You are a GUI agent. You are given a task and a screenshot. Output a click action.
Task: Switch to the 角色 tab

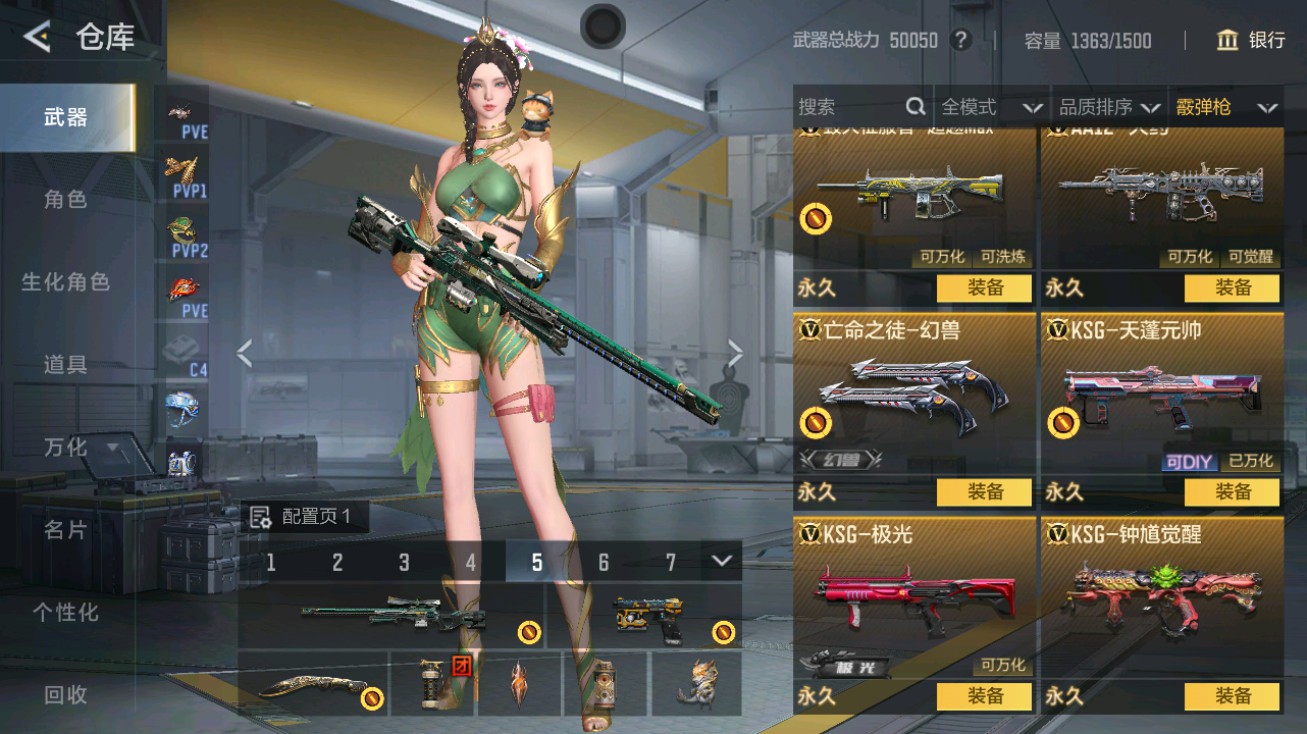(x=66, y=199)
